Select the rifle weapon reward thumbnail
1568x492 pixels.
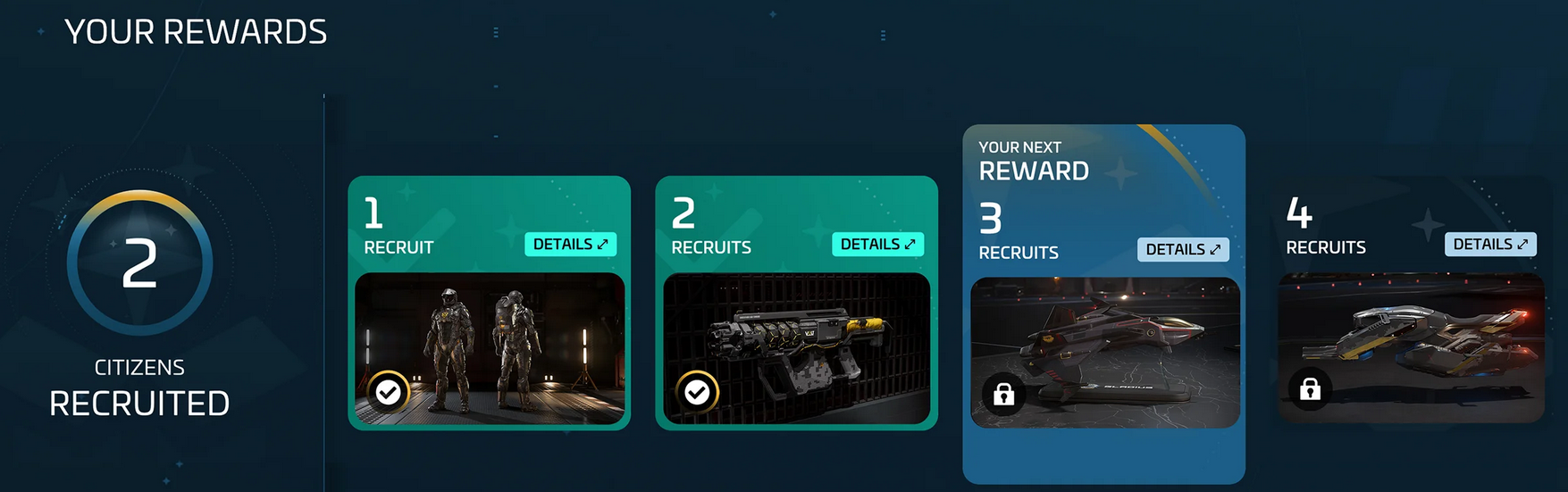point(797,348)
